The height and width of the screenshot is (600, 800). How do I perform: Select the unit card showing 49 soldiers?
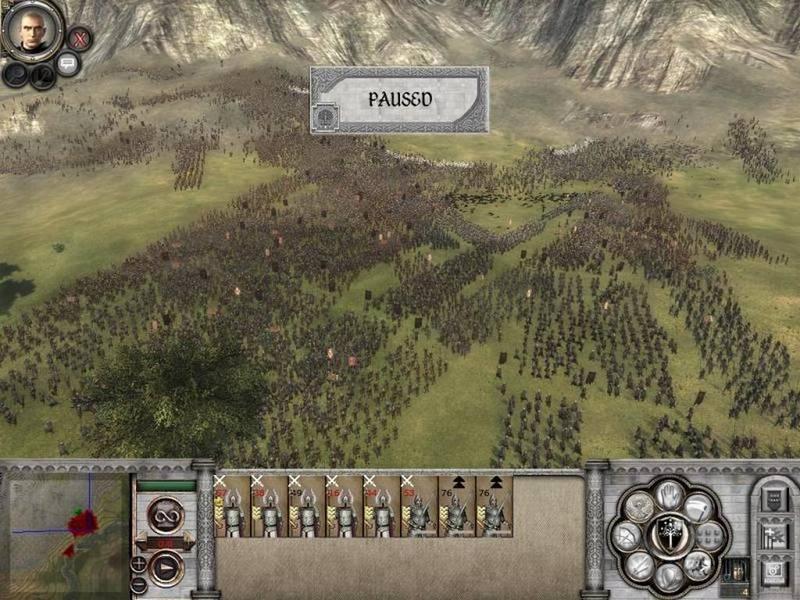tap(306, 506)
